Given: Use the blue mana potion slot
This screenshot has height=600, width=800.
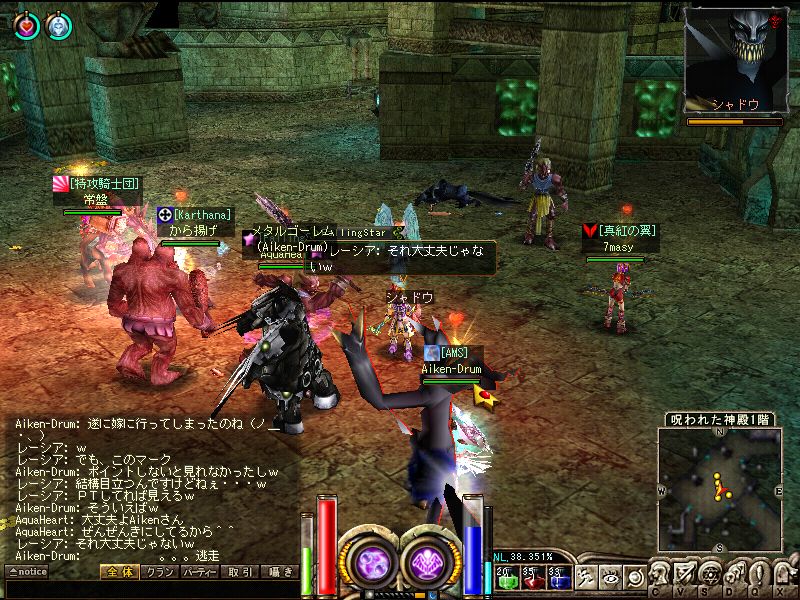Looking at the screenshot, I should point(557,576).
